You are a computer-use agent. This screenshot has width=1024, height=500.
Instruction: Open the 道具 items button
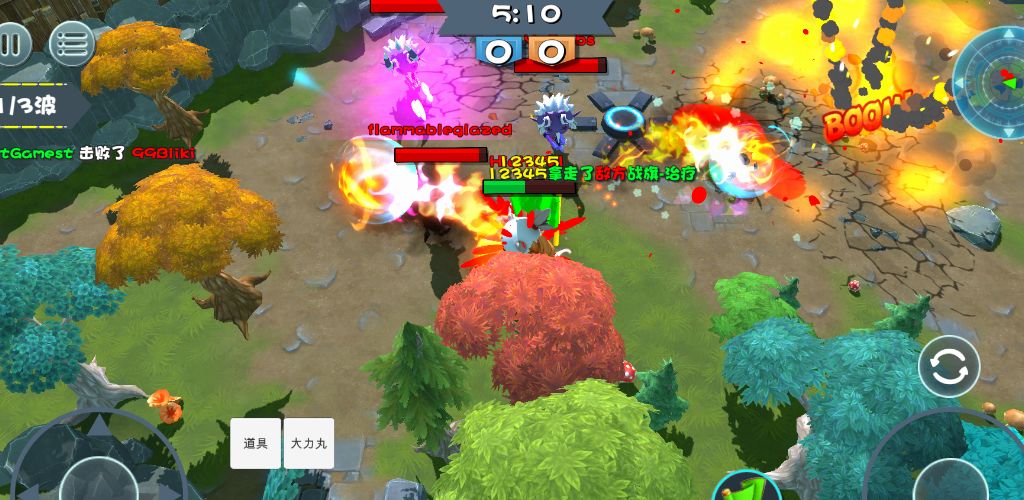click(256, 442)
